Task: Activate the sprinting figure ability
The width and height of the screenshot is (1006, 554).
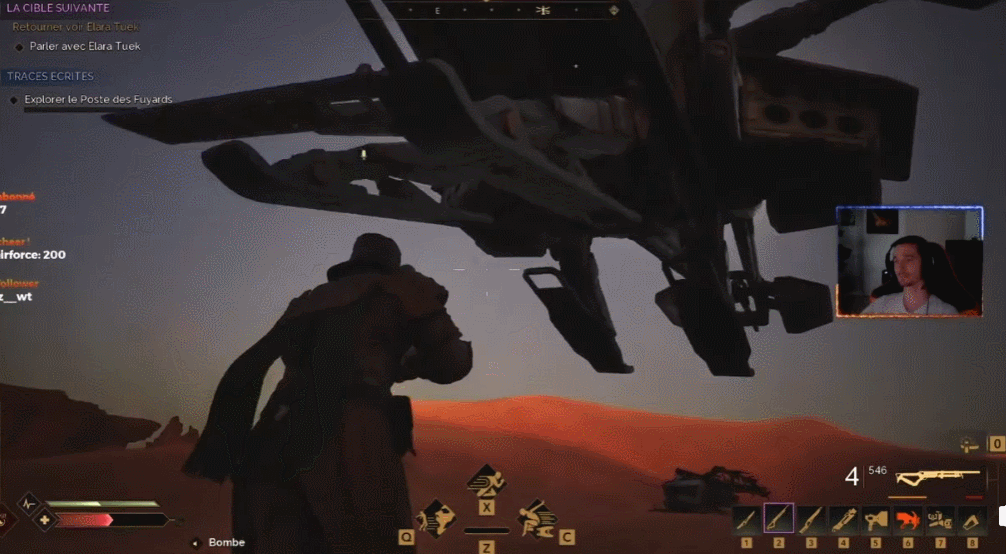Action: tap(486, 481)
